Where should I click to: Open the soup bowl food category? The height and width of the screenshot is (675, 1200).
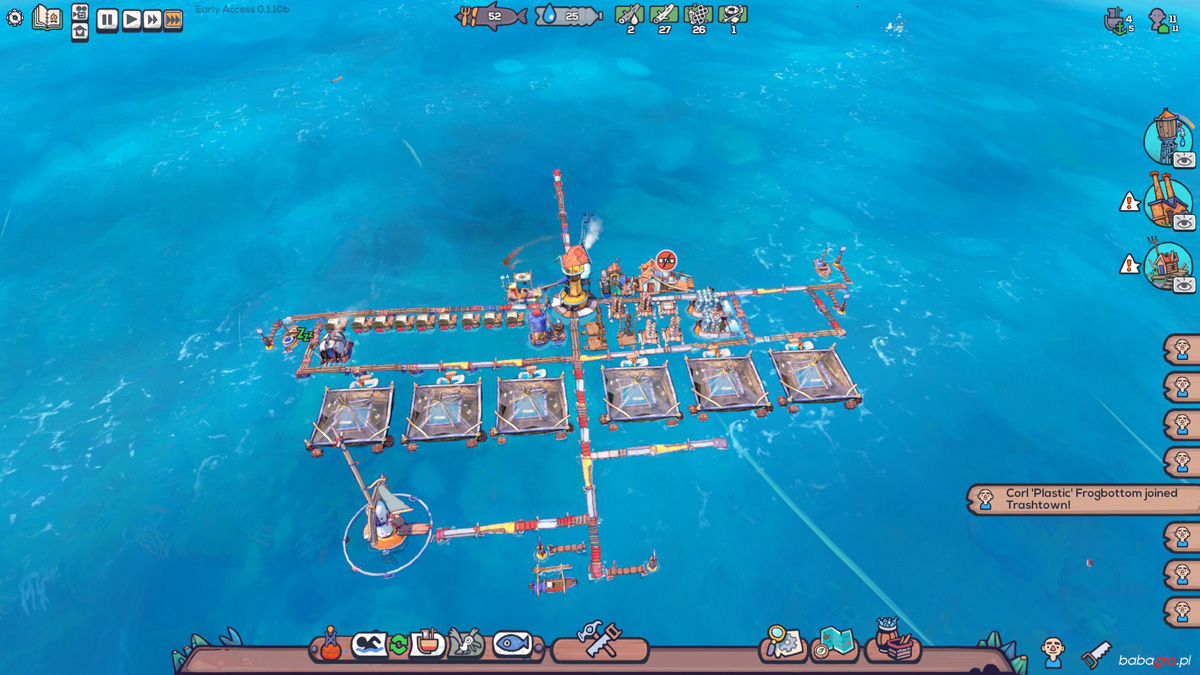tap(428, 643)
